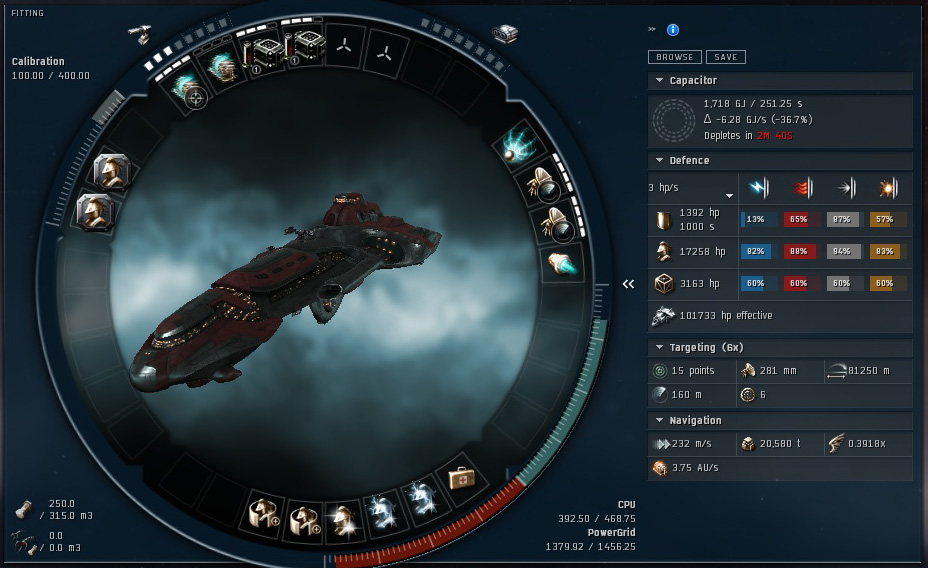Collapse the Navigation section
Image resolution: width=928 pixels, height=568 pixels.
pos(659,420)
